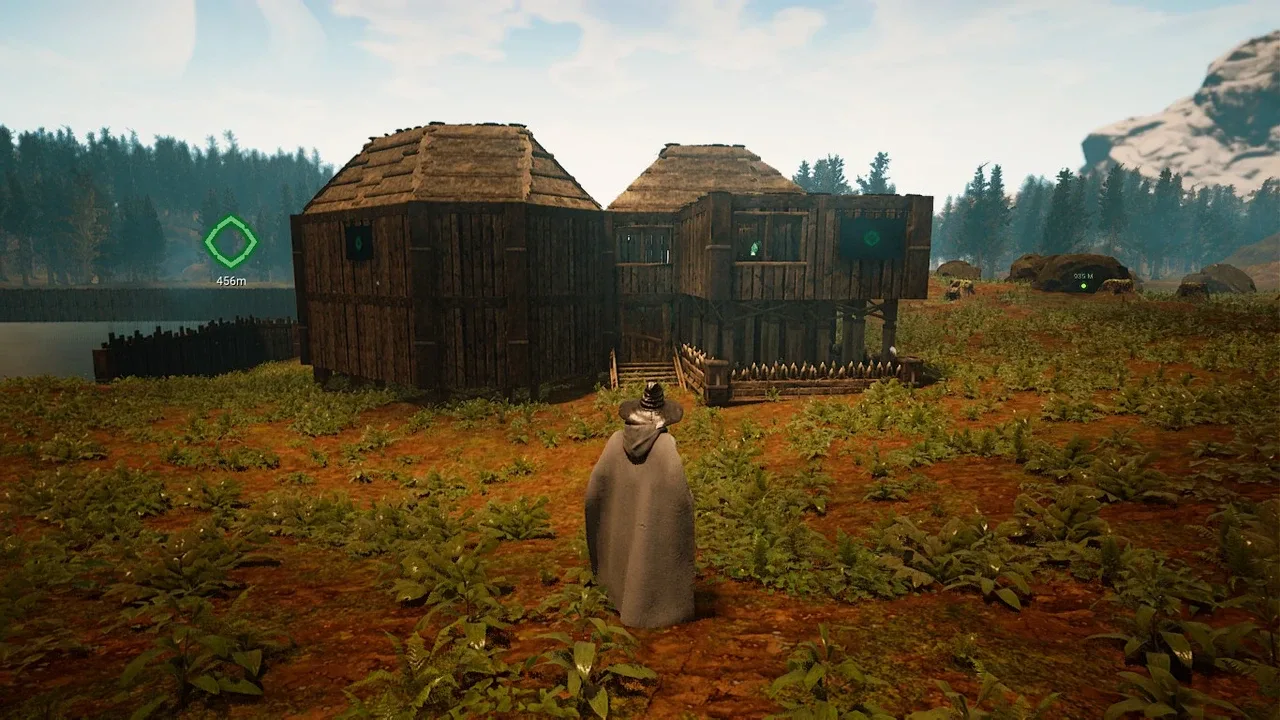Select the small green lantern in the window
1280x720 pixels.
pyautogui.click(x=754, y=247)
